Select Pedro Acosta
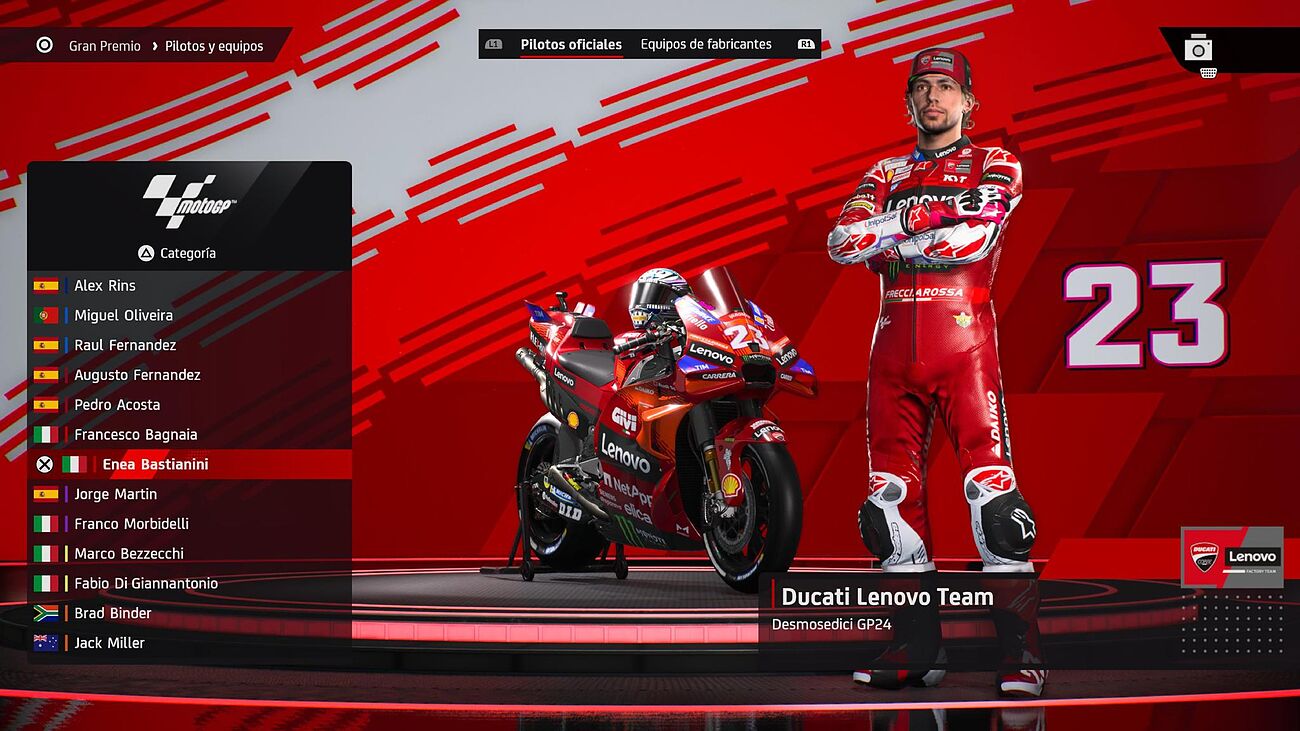Viewport: 1300px width, 731px height. 117,405
